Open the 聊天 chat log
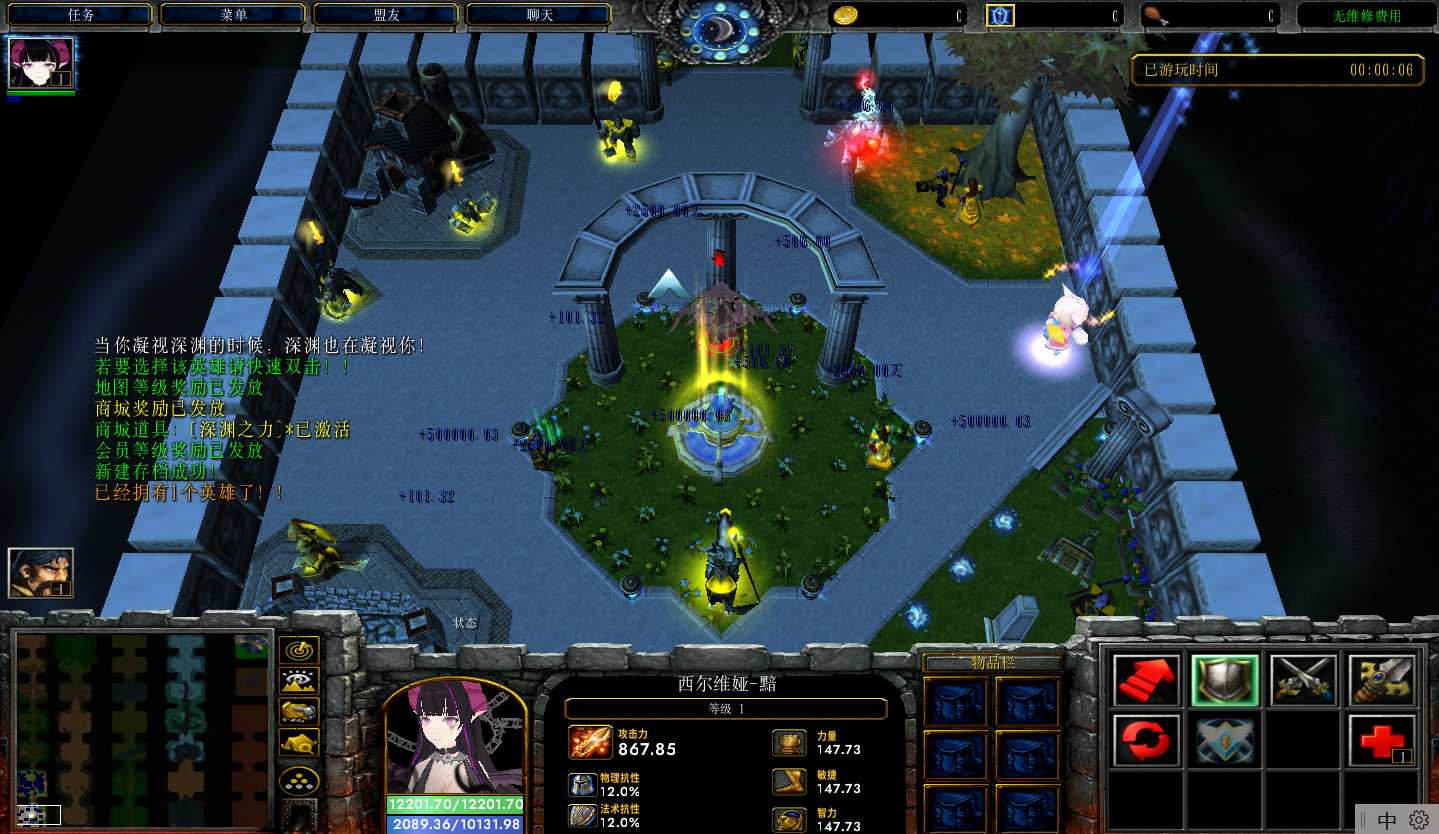The width and height of the screenshot is (1439, 834). click(540, 15)
